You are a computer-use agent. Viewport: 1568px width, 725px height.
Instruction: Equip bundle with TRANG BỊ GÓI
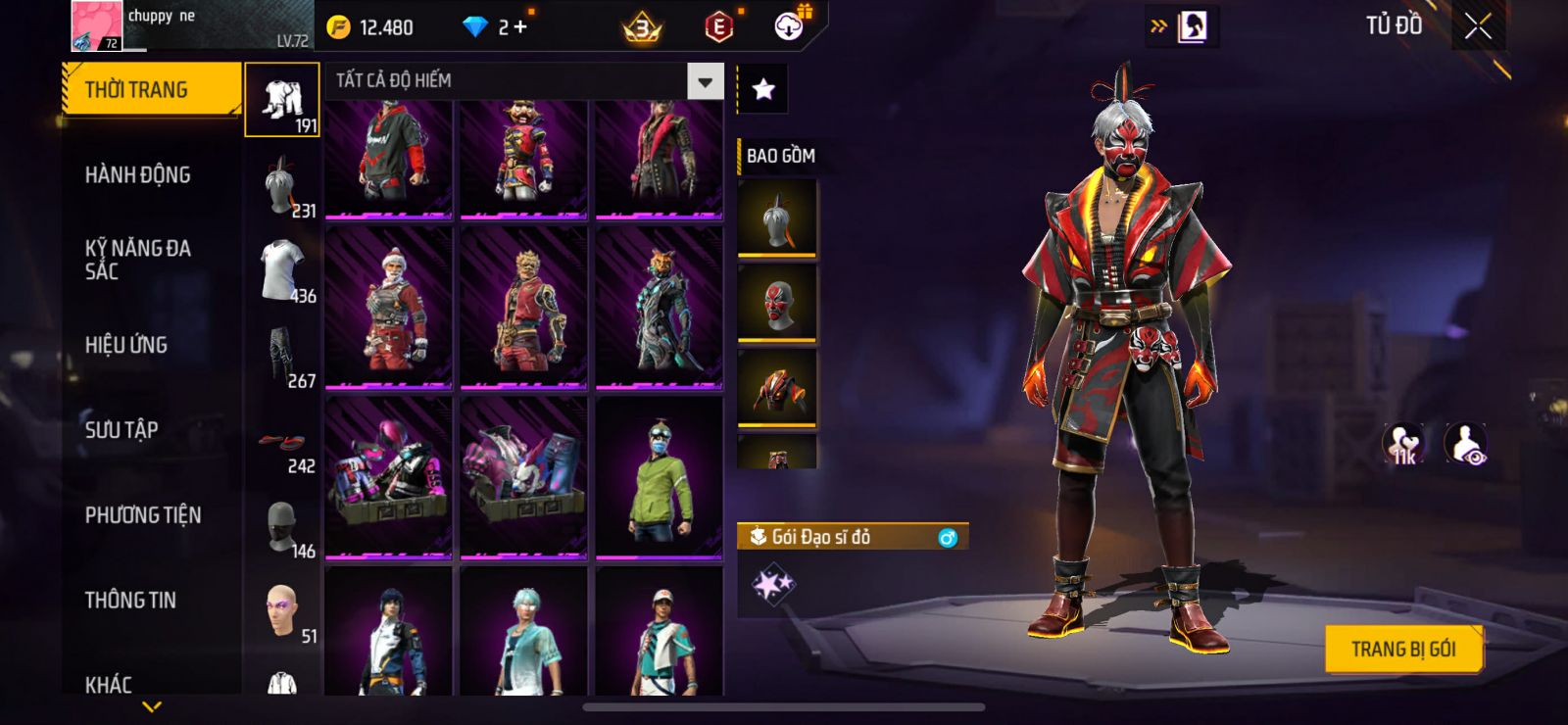1402,649
